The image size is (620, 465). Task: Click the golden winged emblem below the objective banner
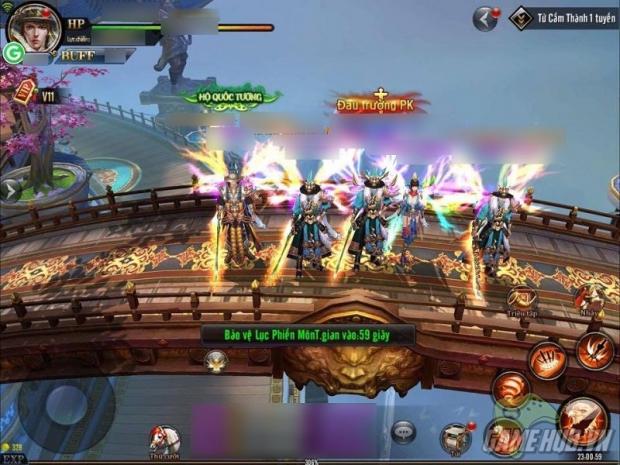tap(216, 359)
